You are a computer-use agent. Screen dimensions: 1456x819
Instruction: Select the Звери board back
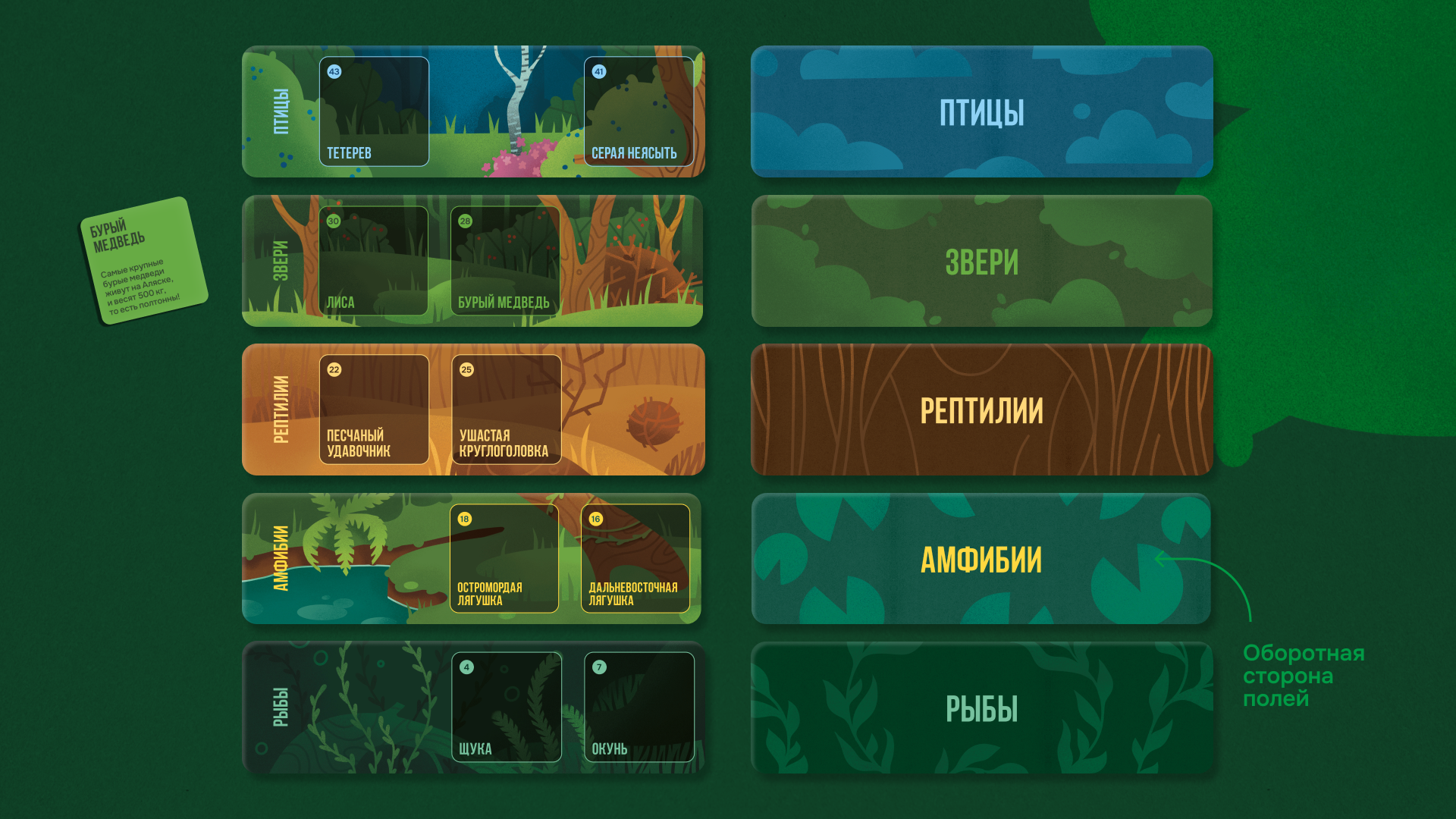click(x=981, y=261)
